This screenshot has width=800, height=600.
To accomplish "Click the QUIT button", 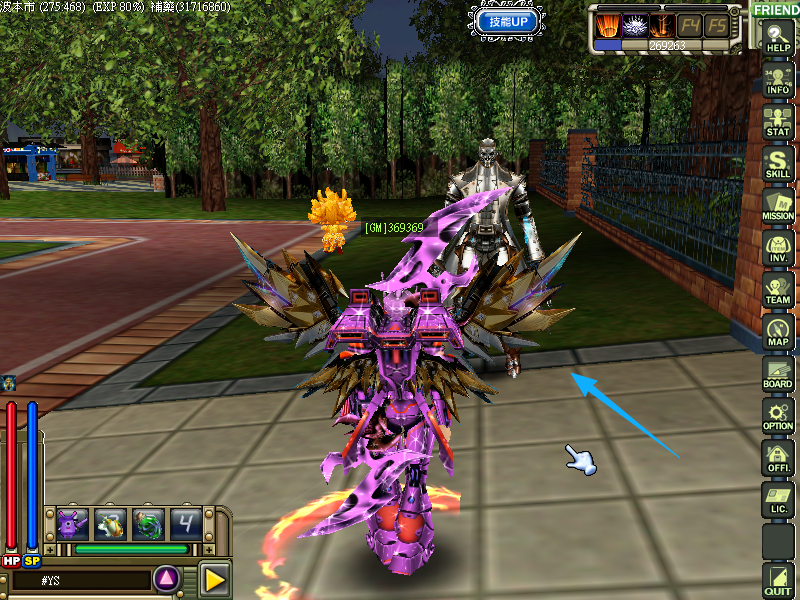I will tap(777, 580).
